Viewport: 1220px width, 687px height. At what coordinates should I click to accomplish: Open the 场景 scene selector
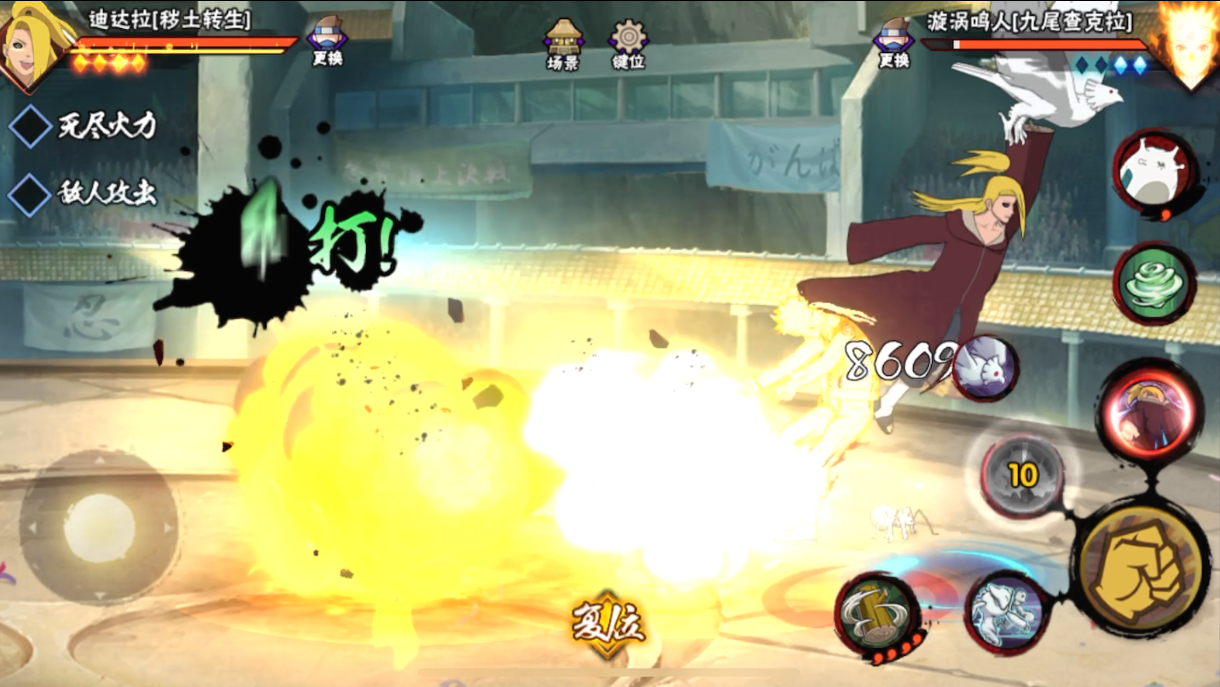(x=563, y=44)
